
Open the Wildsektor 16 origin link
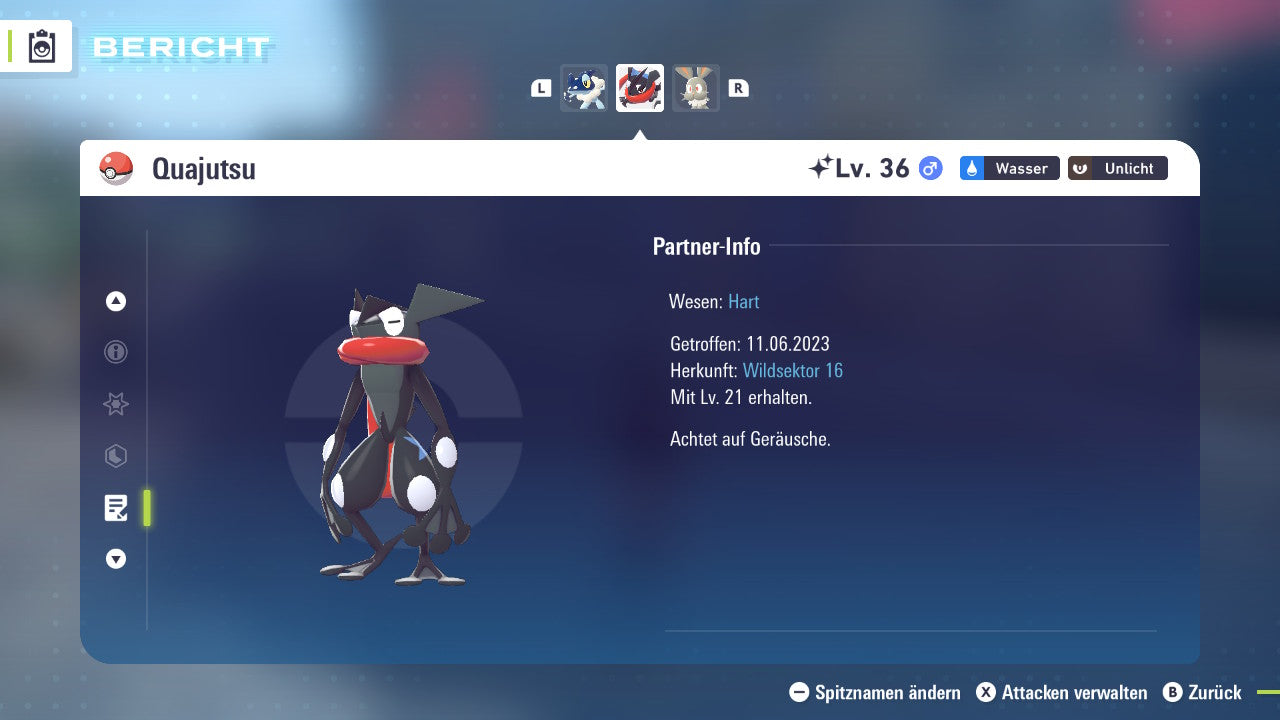coord(793,370)
